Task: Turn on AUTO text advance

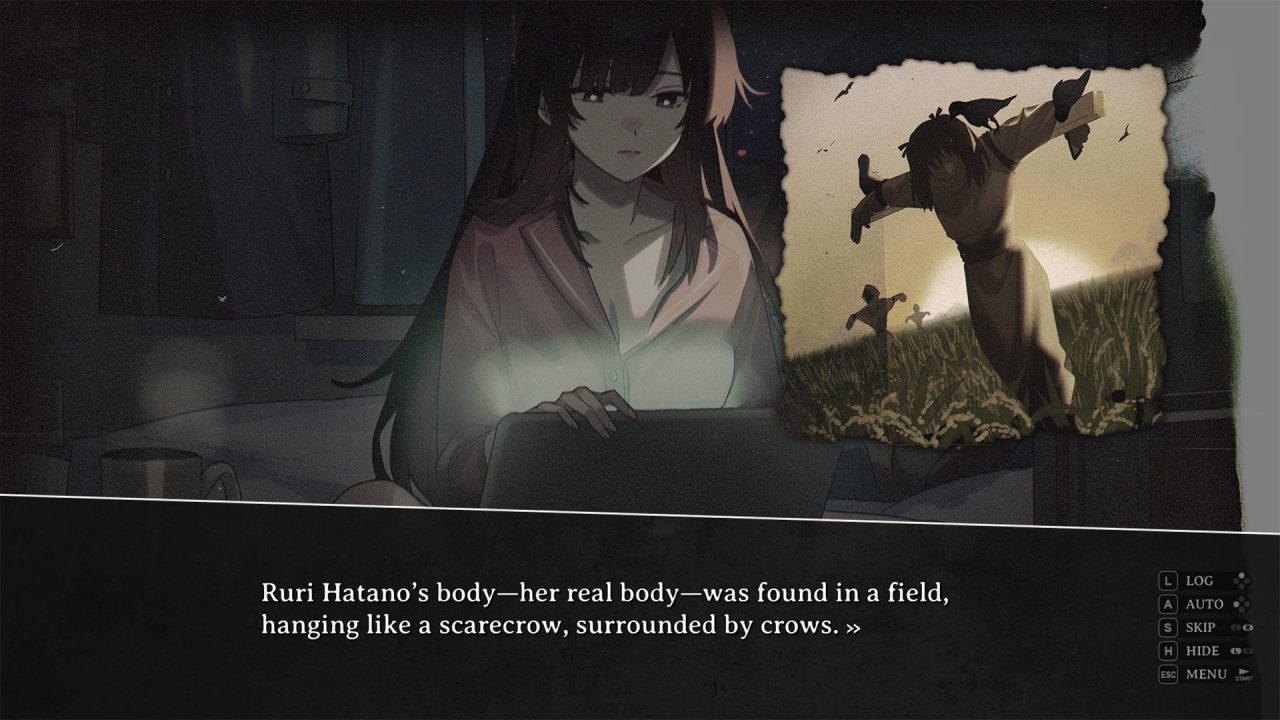Action: pyautogui.click(x=1204, y=604)
